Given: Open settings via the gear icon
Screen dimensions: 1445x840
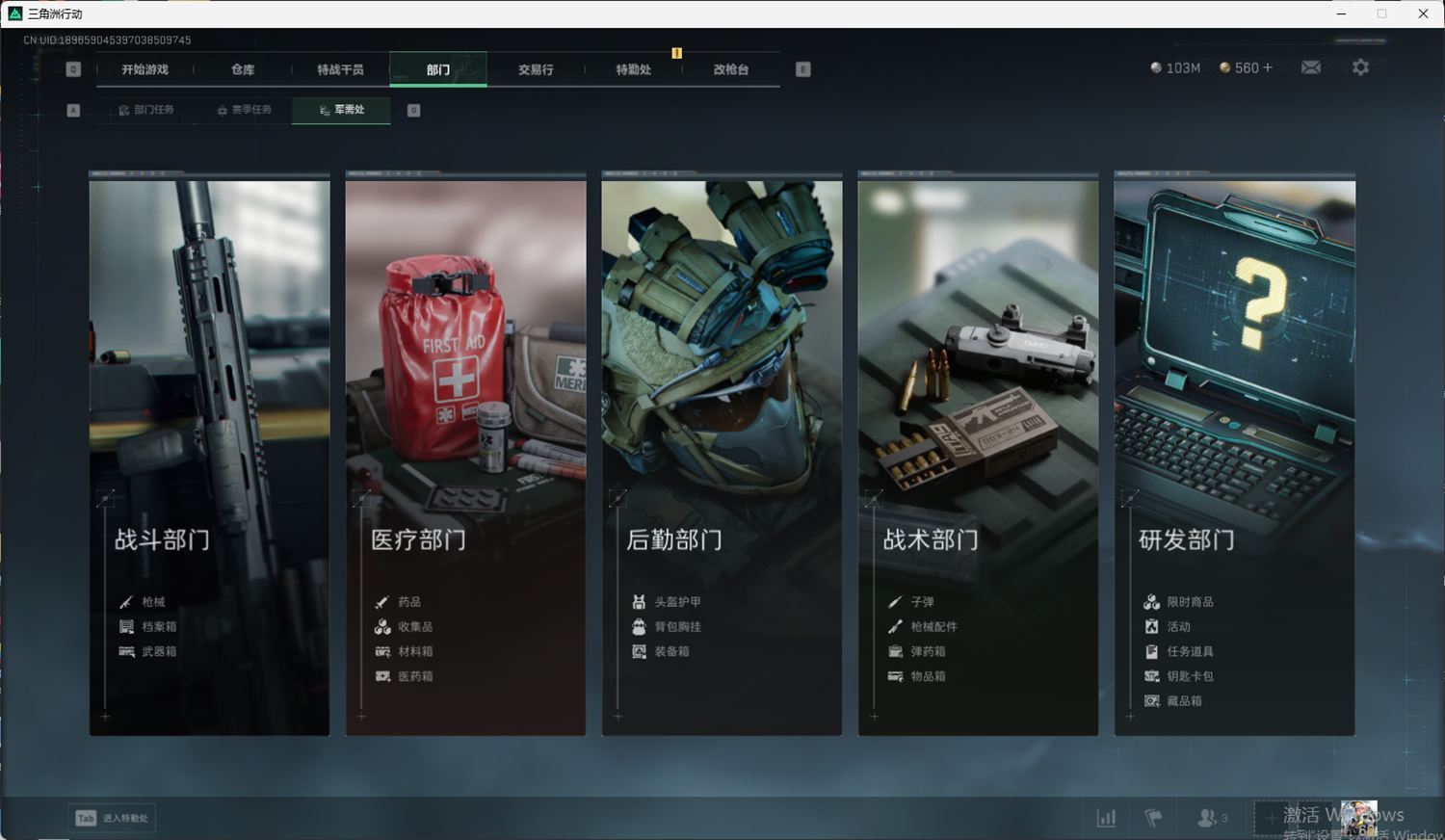Looking at the screenshot, I should pyautogui.click(x=1360, y=67).
